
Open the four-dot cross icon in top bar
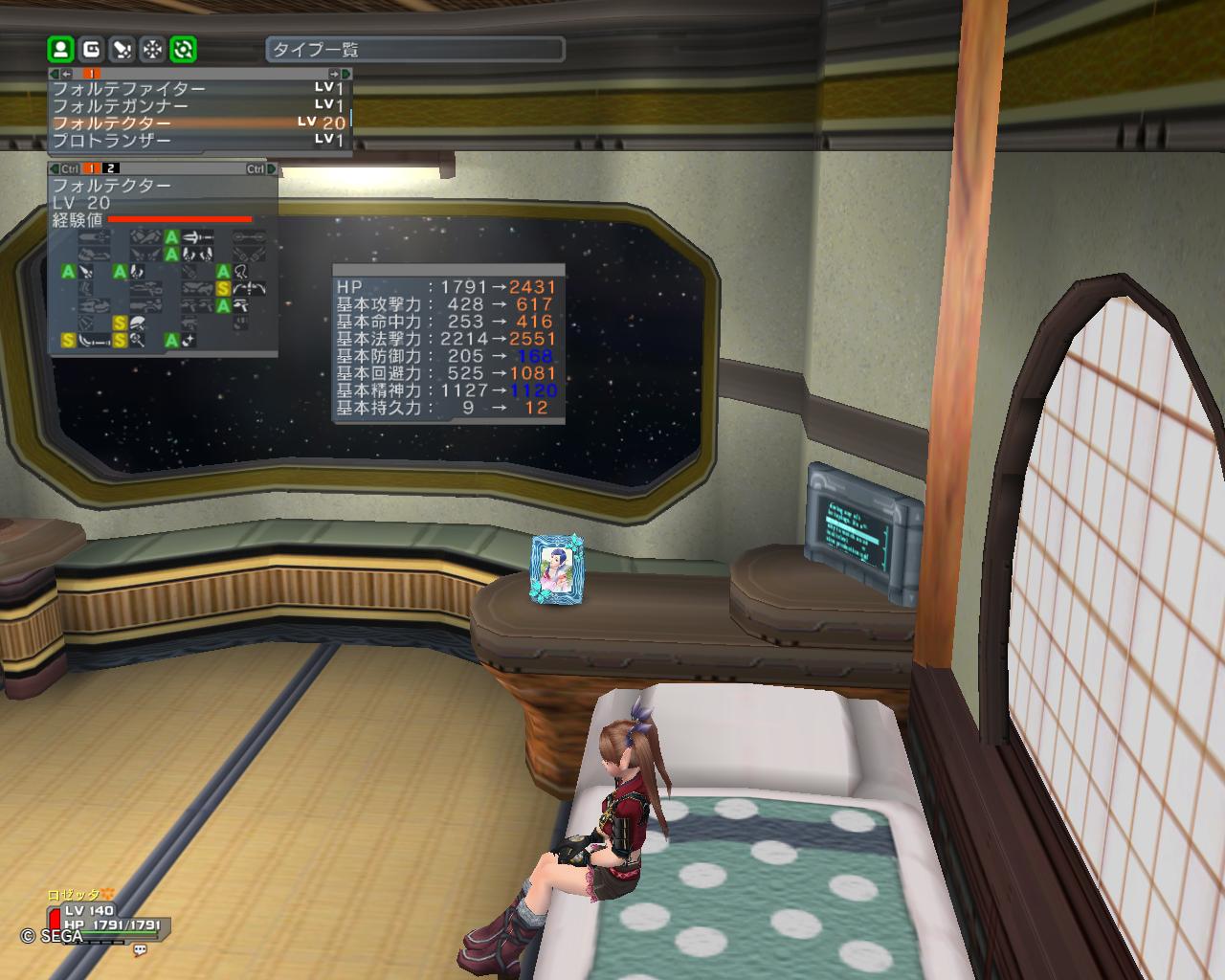[x=152, y=49]
